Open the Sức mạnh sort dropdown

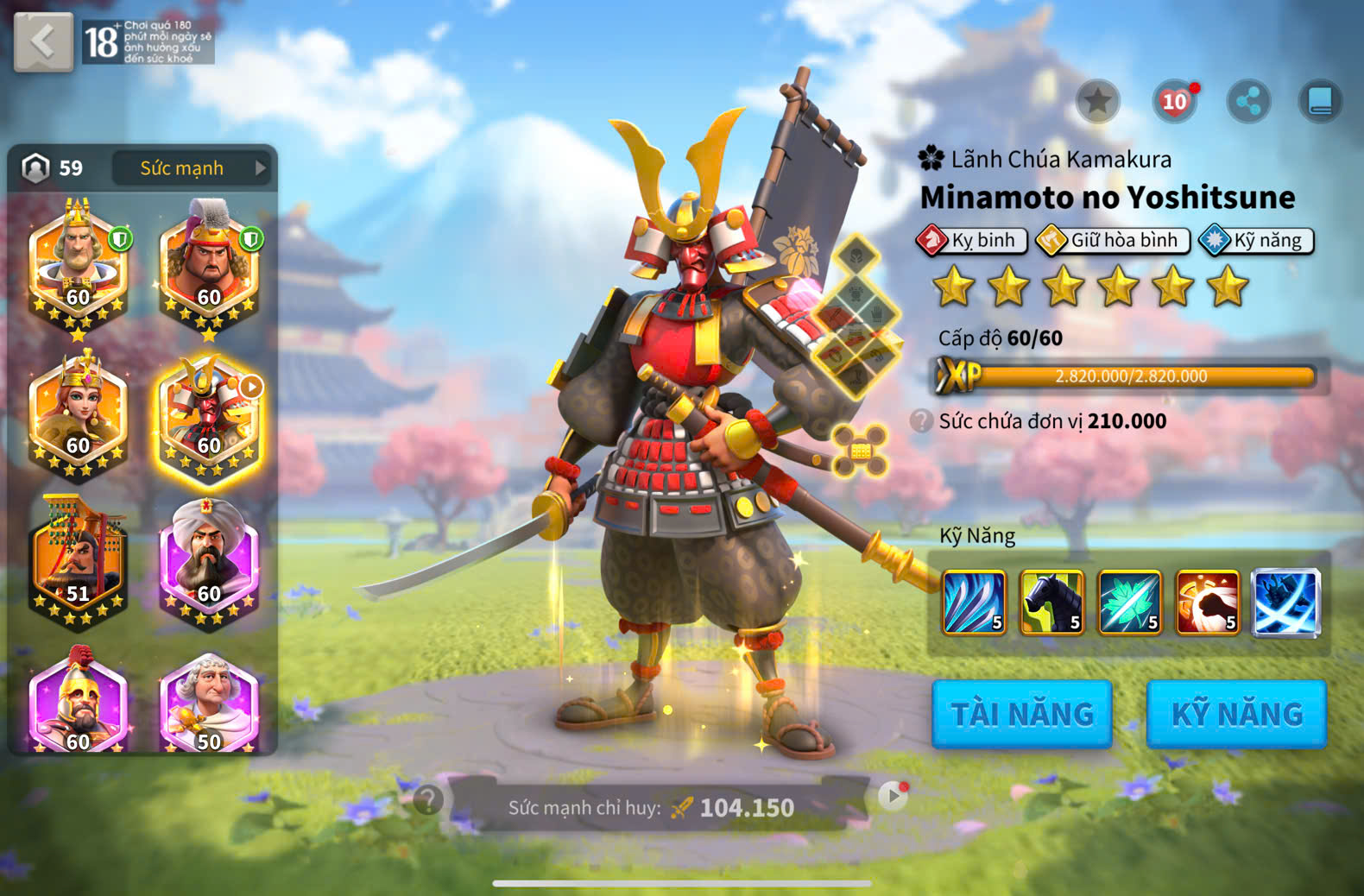[x=192, y=168]
